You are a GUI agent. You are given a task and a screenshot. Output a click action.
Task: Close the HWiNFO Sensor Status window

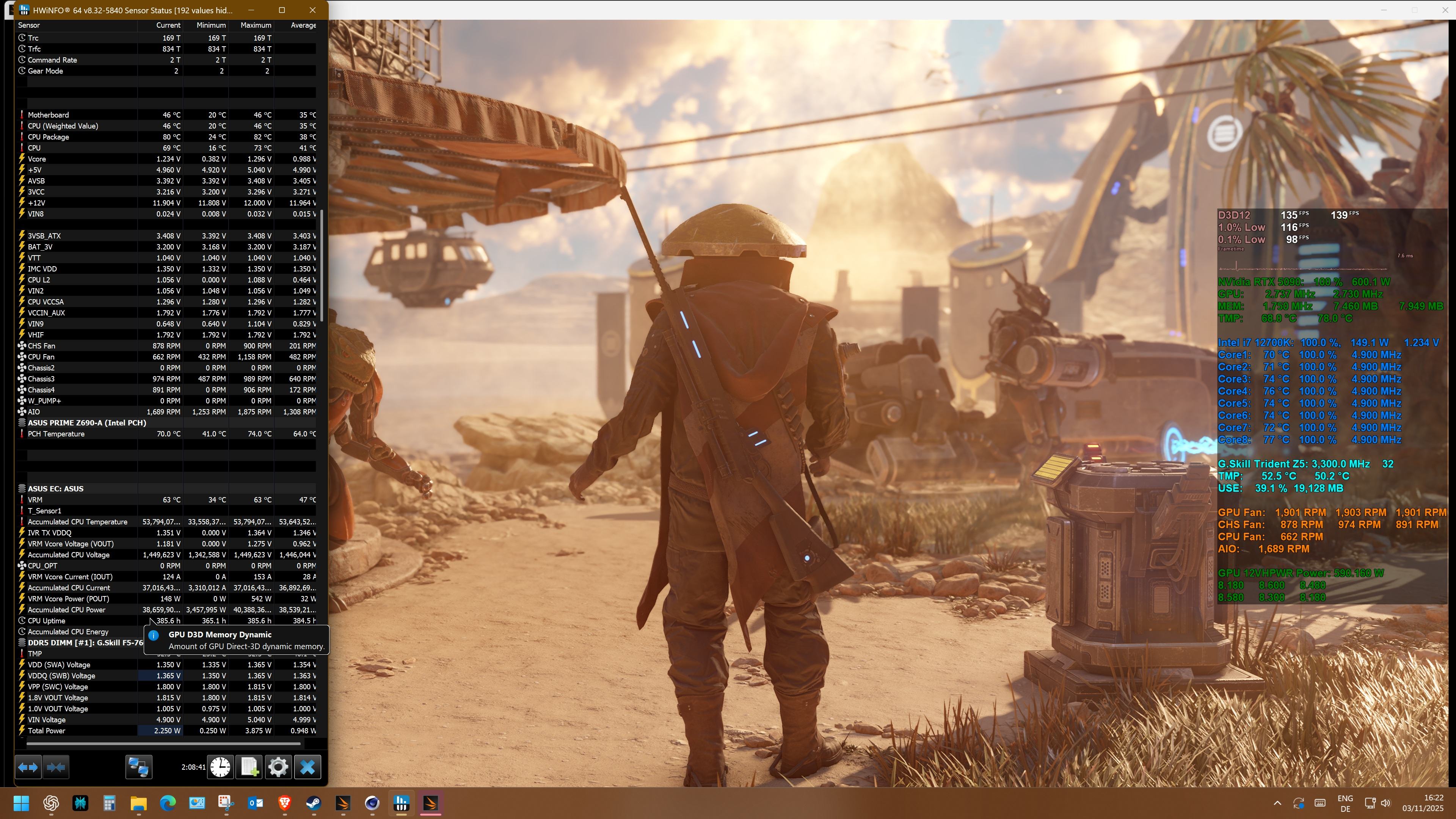(312, 10)
